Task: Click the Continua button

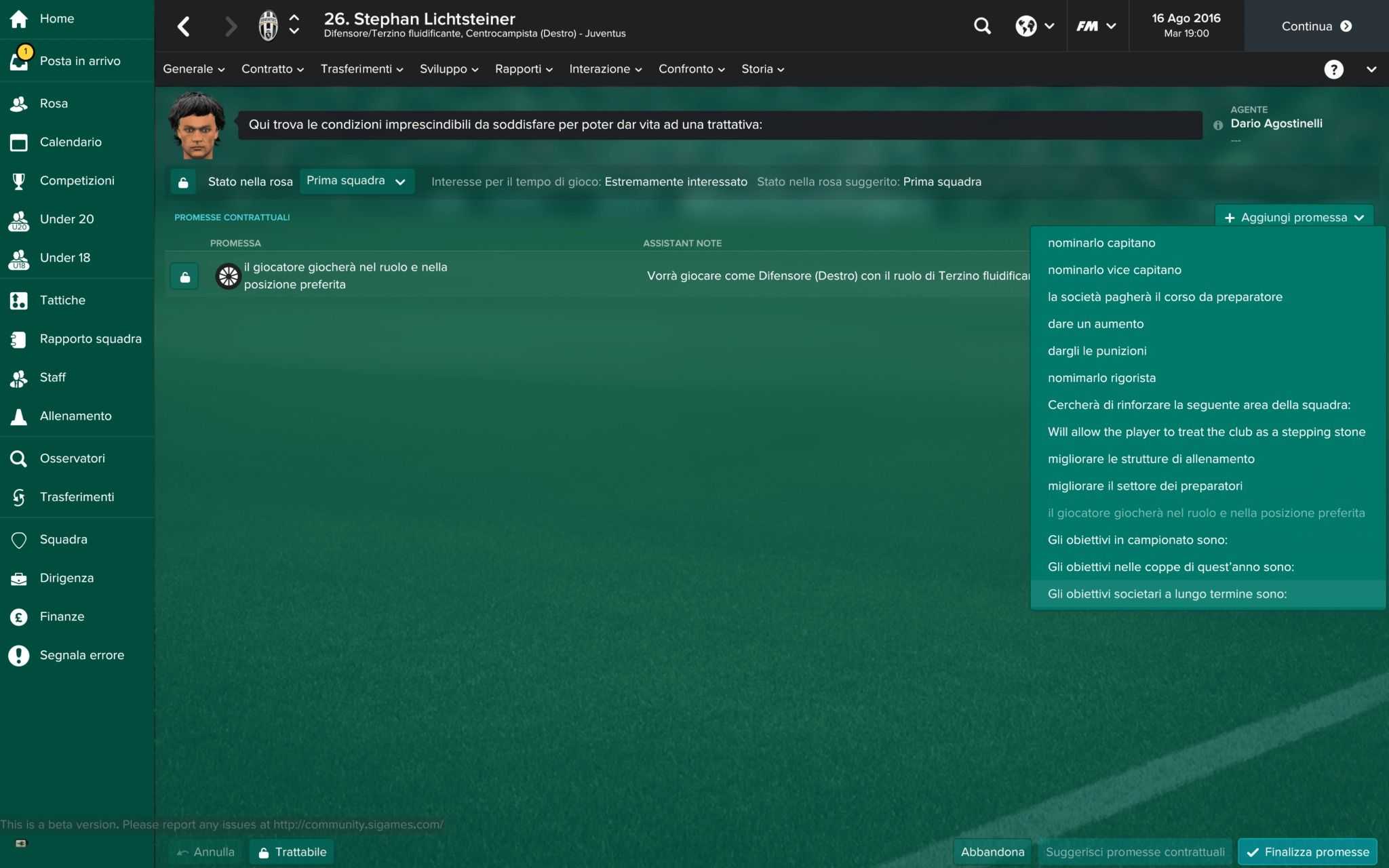Action: click(x=1316, y=26)
